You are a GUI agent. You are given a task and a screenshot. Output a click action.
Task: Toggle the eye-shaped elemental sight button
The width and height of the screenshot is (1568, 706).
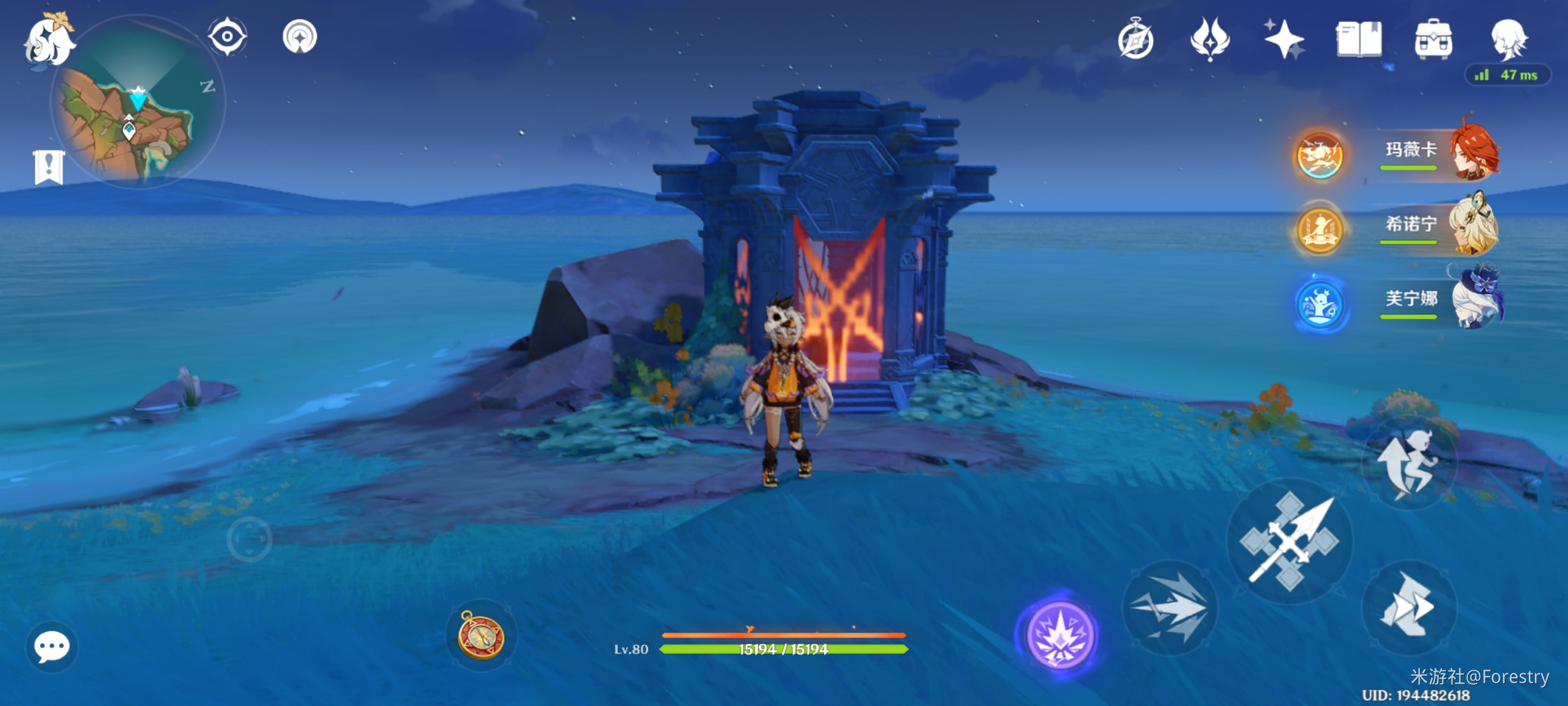click(x=227, y=36)
